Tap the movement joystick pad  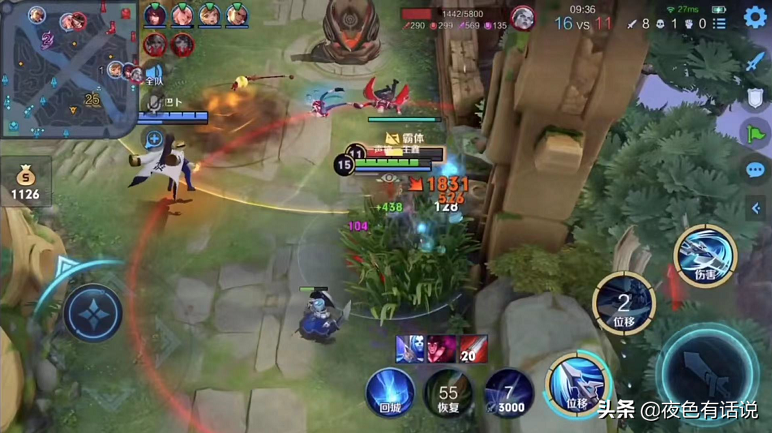(93, 313)
